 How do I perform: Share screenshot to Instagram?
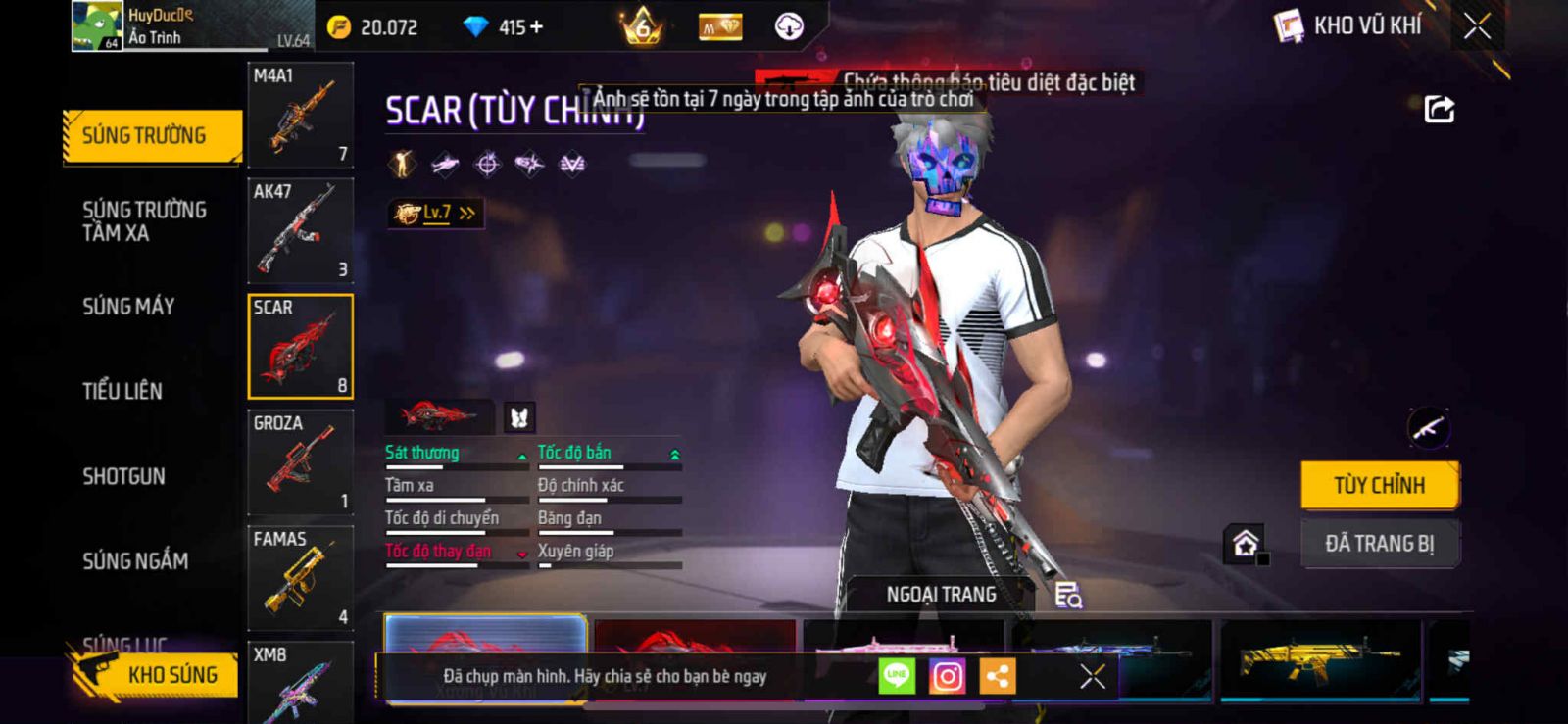(x=947, y=676)
